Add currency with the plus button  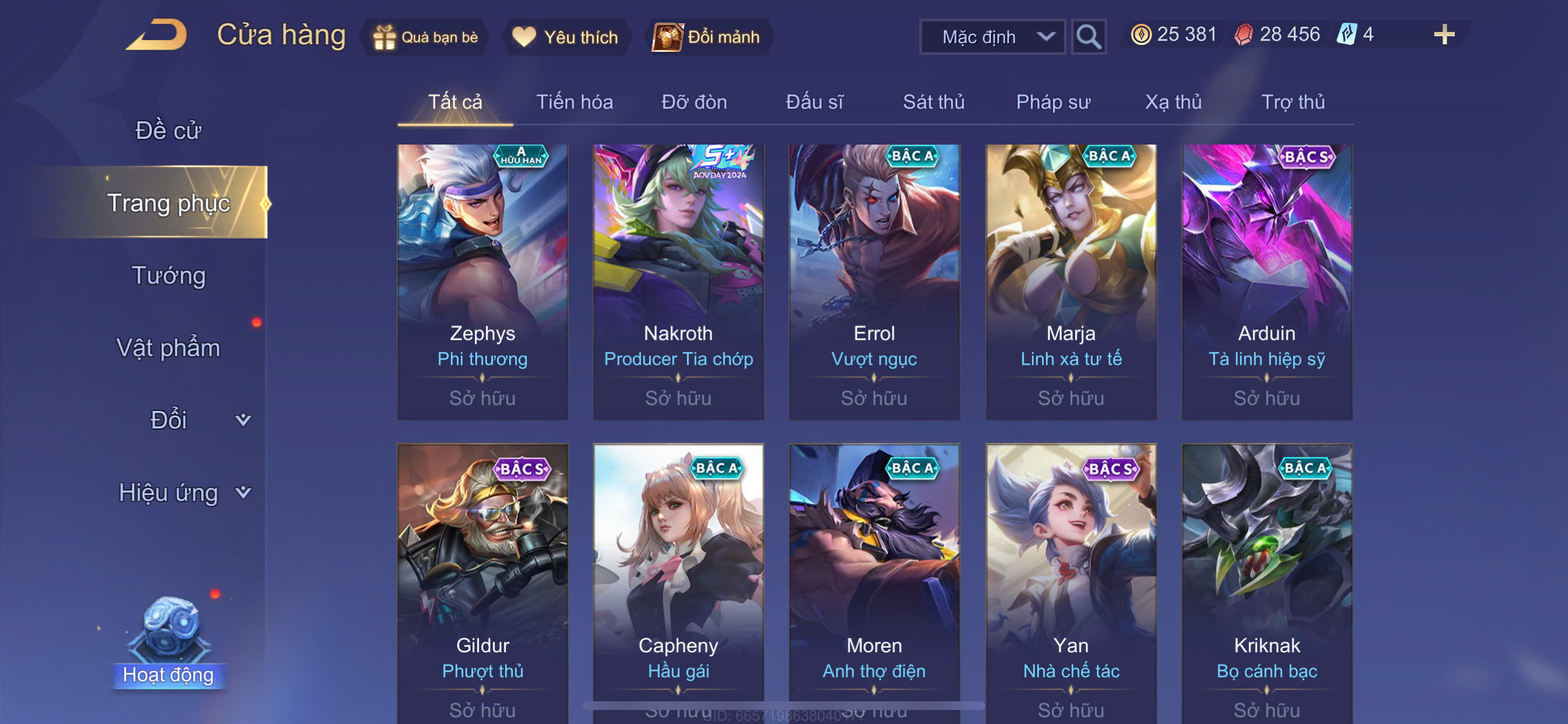tap(1444, 34)
